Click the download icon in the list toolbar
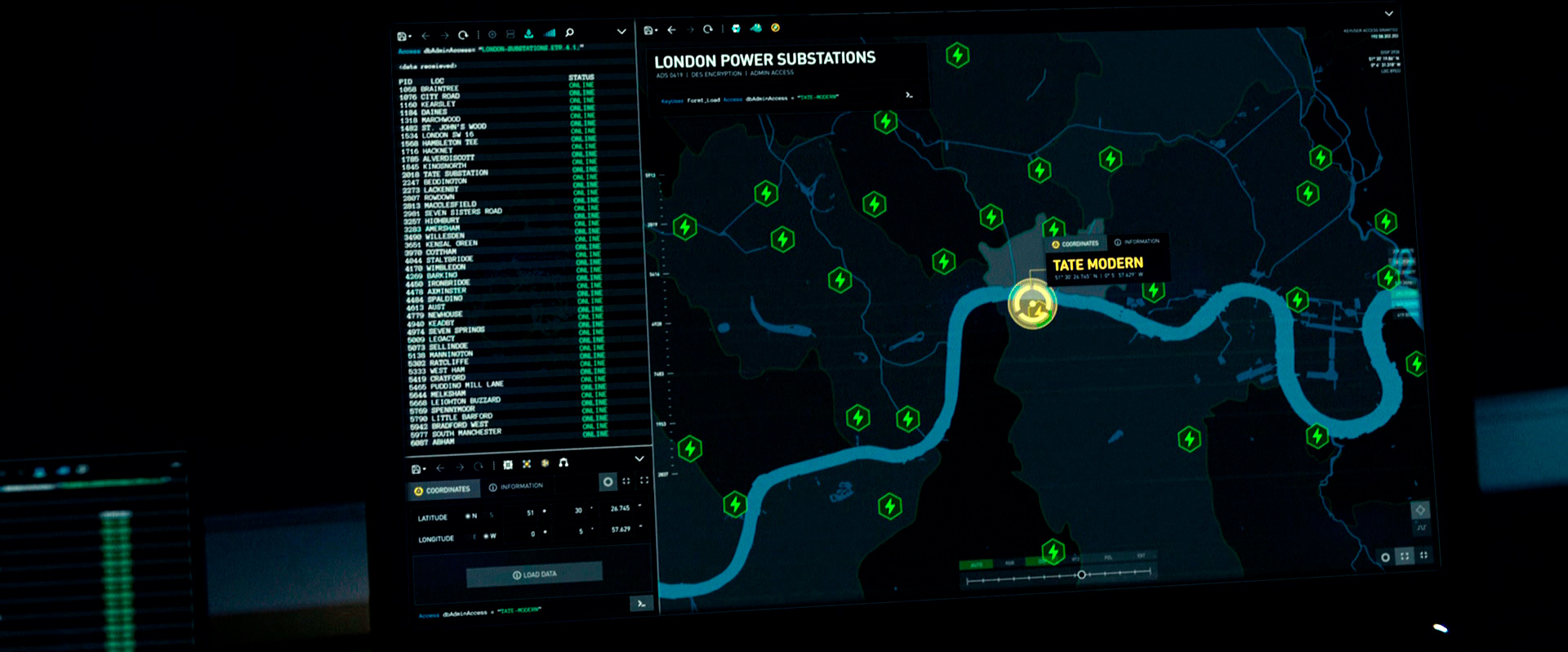 529,33
